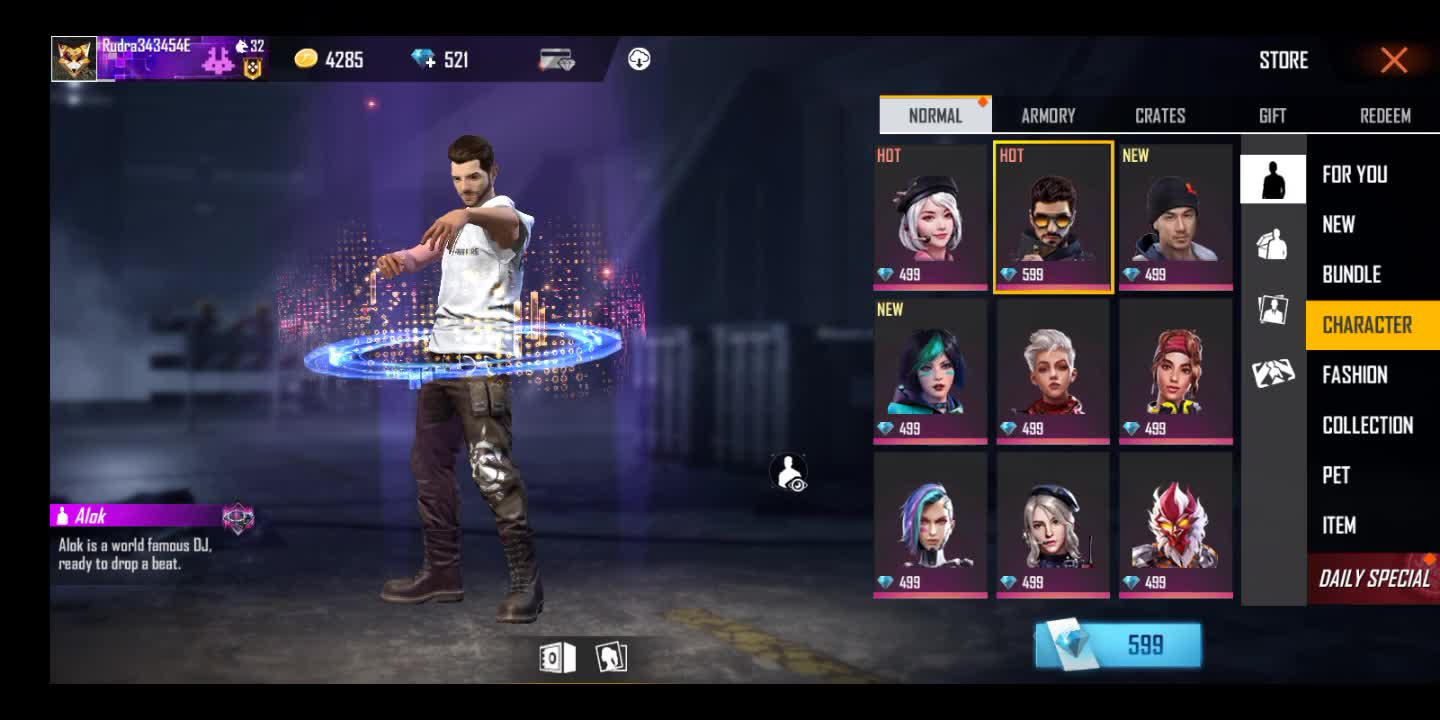Select the red and white masked character

click(x=1176, y=525)
